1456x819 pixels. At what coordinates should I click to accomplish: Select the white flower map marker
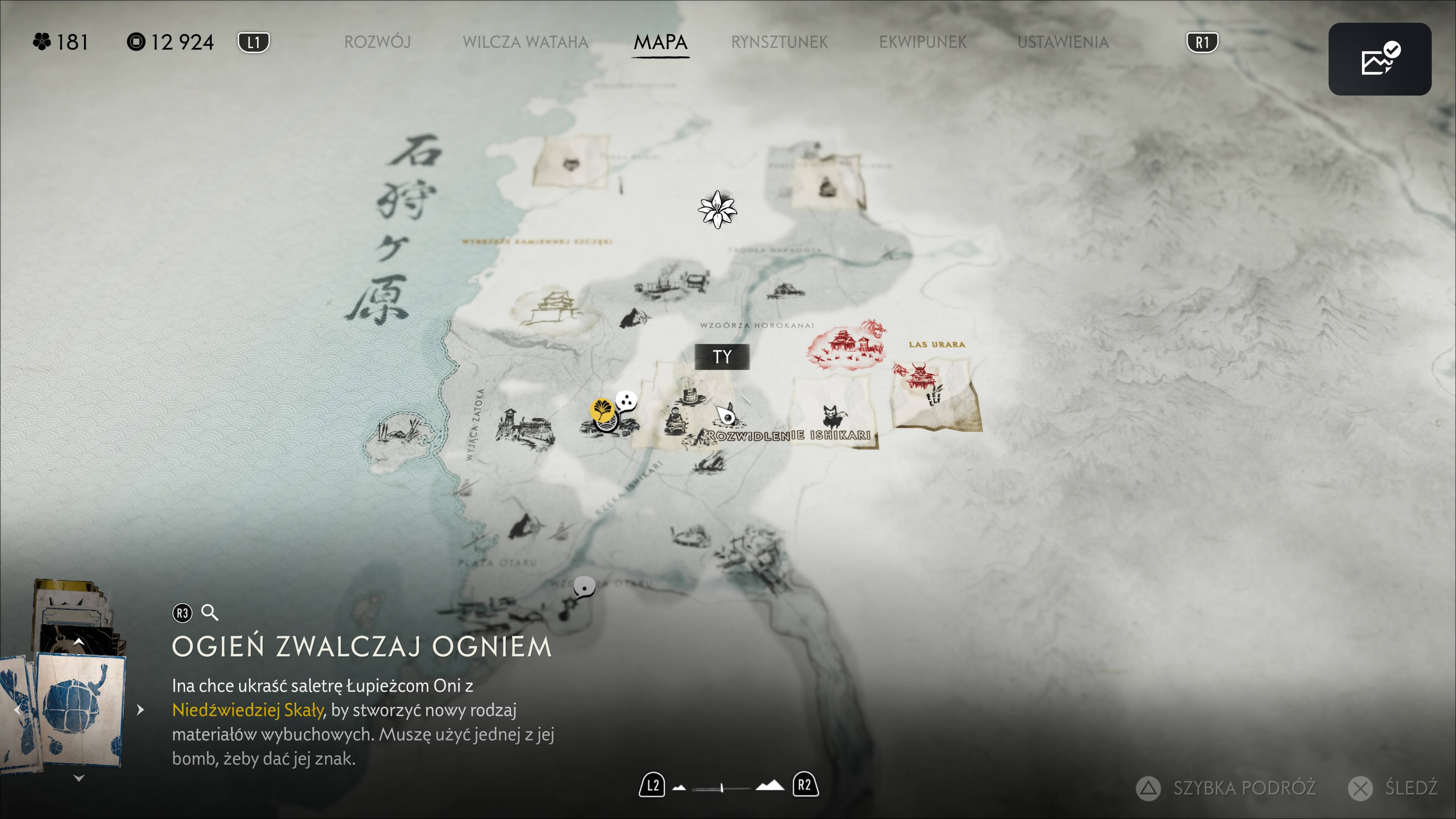pyautogui.click(x=717, y=210)
